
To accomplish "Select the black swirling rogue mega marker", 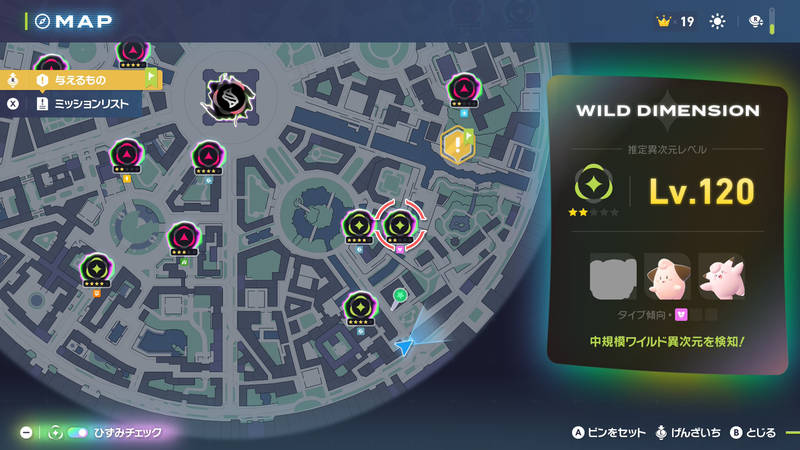I will pos(226,96).
